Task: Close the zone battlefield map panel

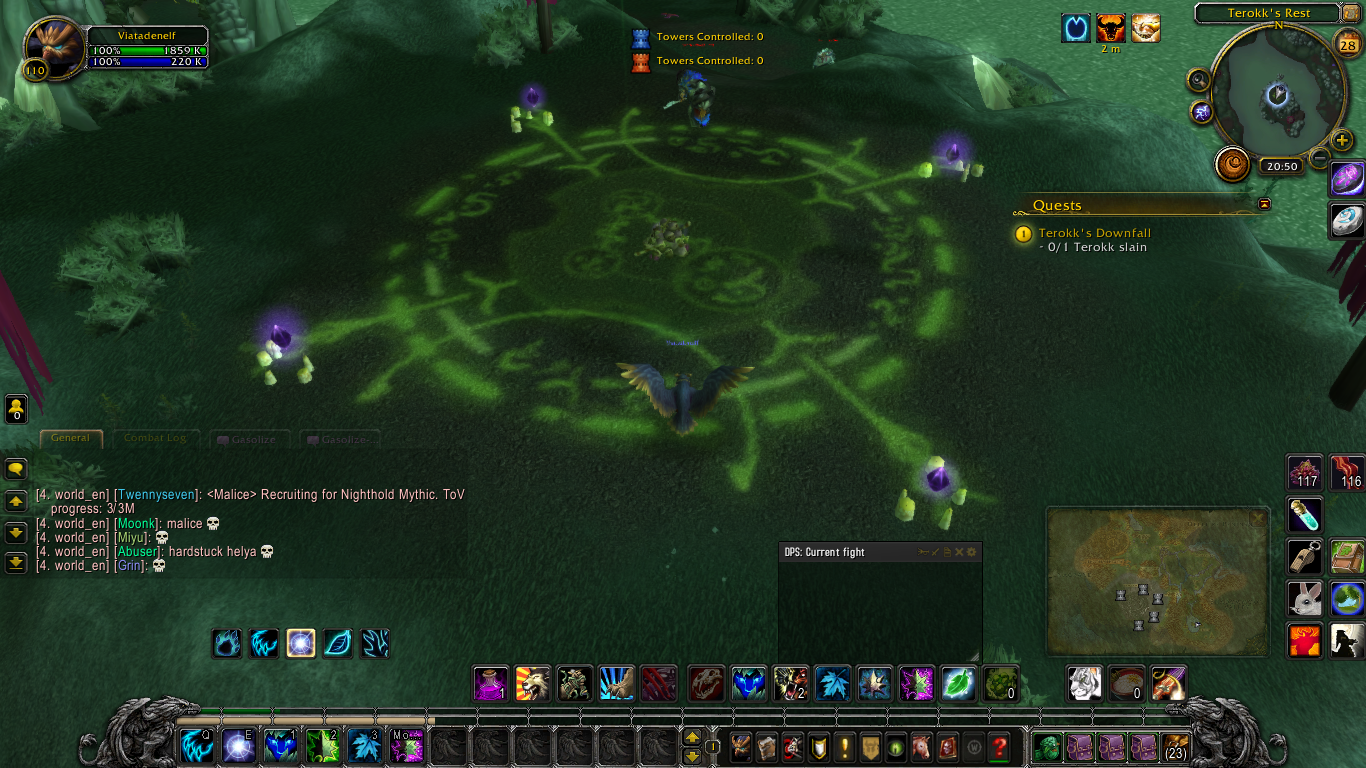Action: (x=1257, y=517)
